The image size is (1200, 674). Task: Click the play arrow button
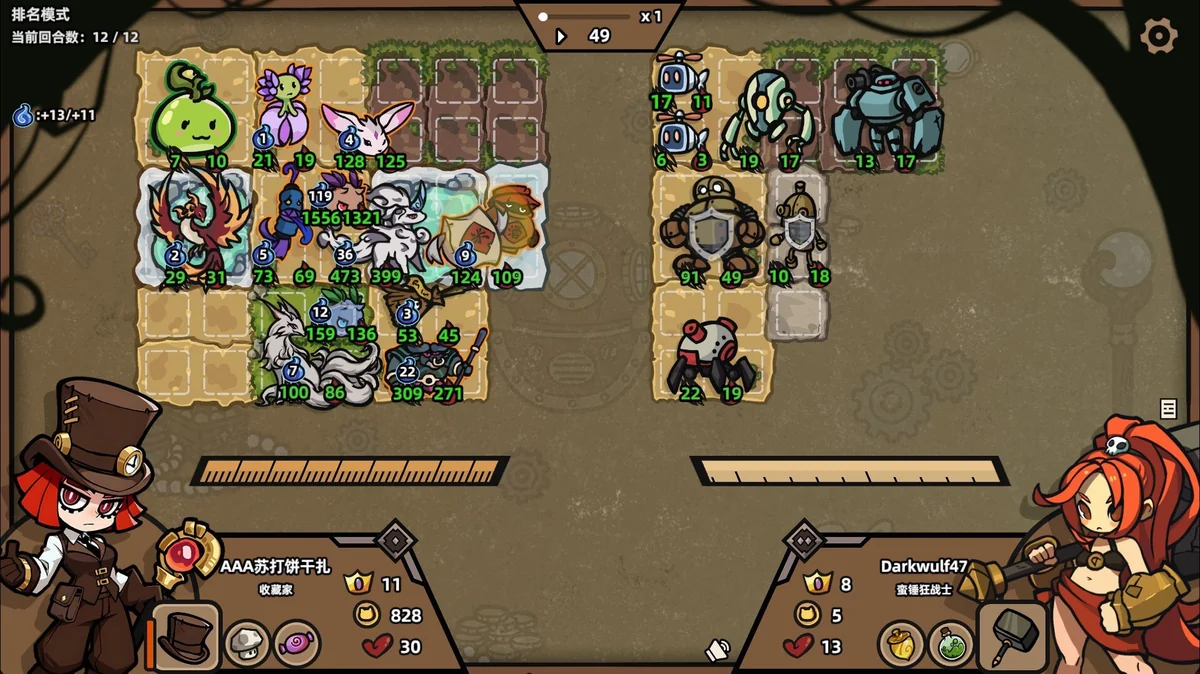561,37
